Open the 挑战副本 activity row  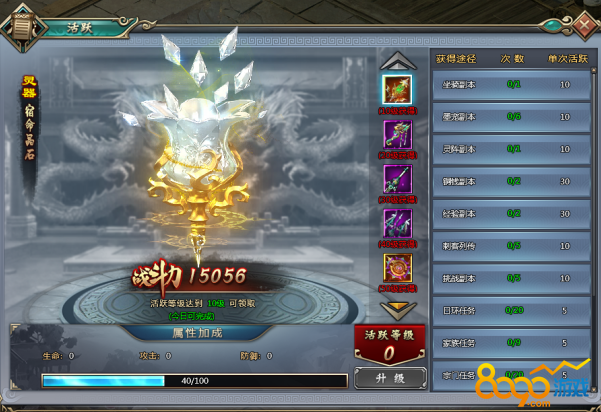(510, 278)
